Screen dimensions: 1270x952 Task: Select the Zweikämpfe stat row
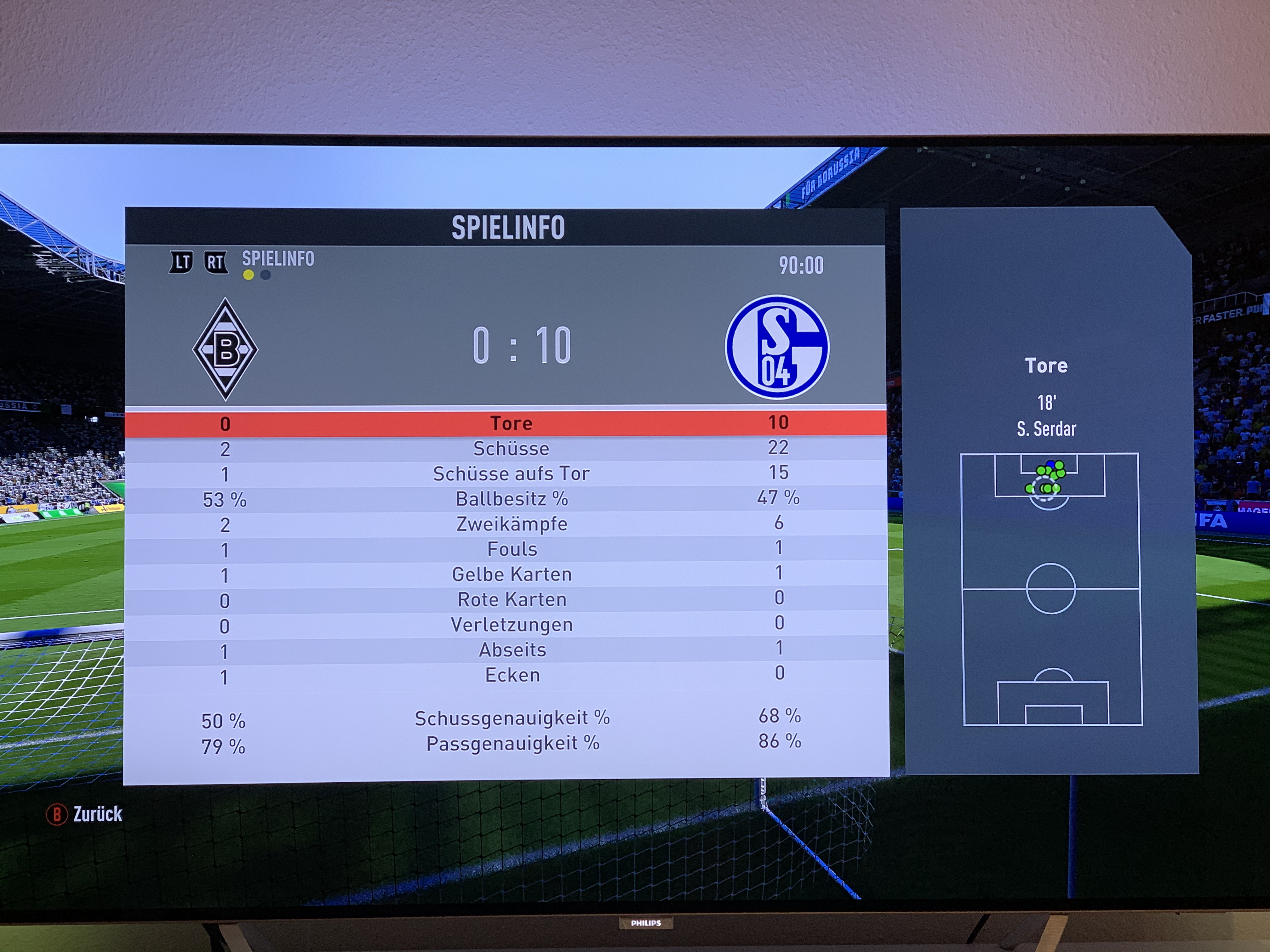pyautogui.click(x=511, y=524)
